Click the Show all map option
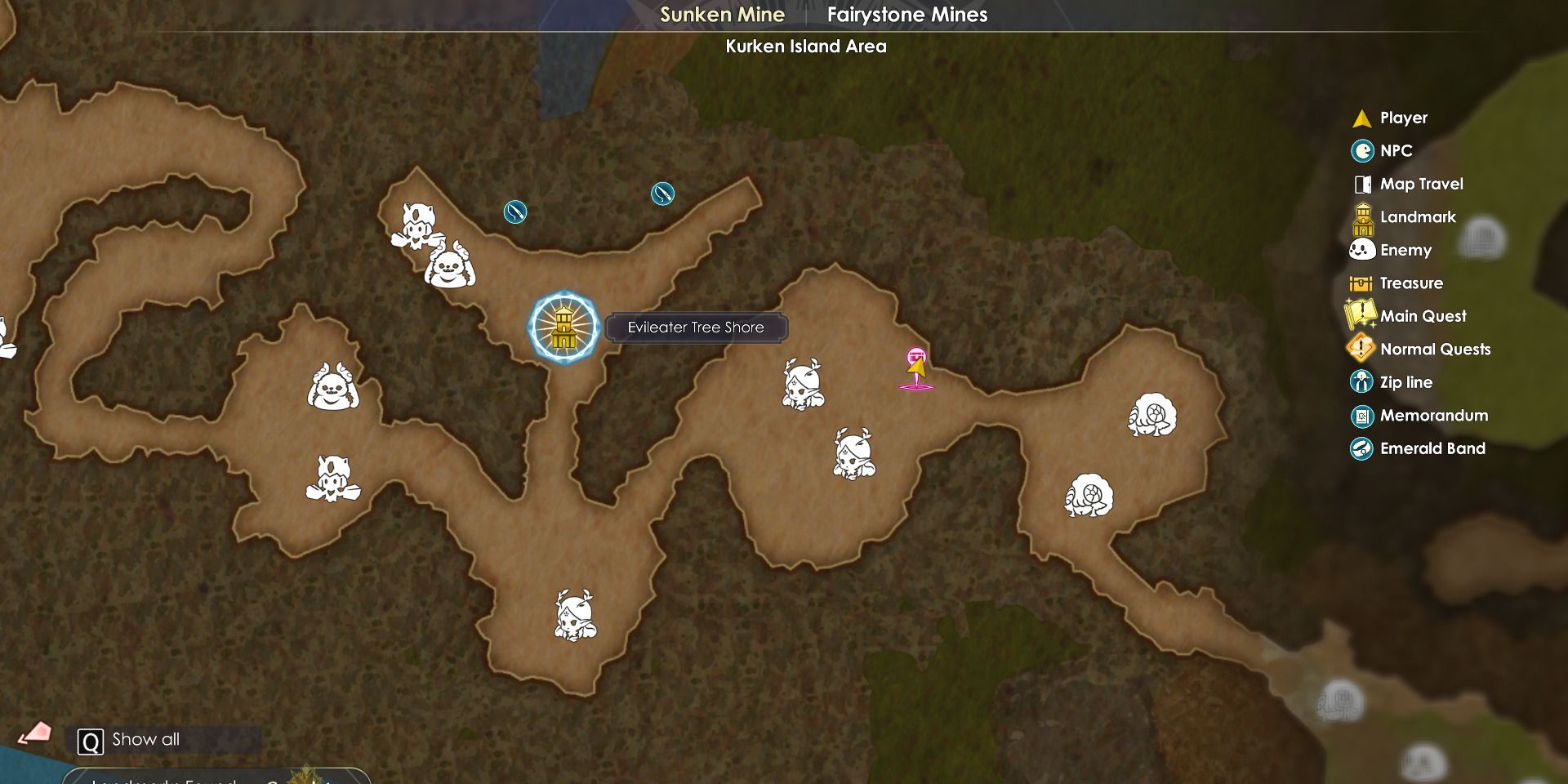Viewport: 1568px width, 784px height. coord(145,740)
